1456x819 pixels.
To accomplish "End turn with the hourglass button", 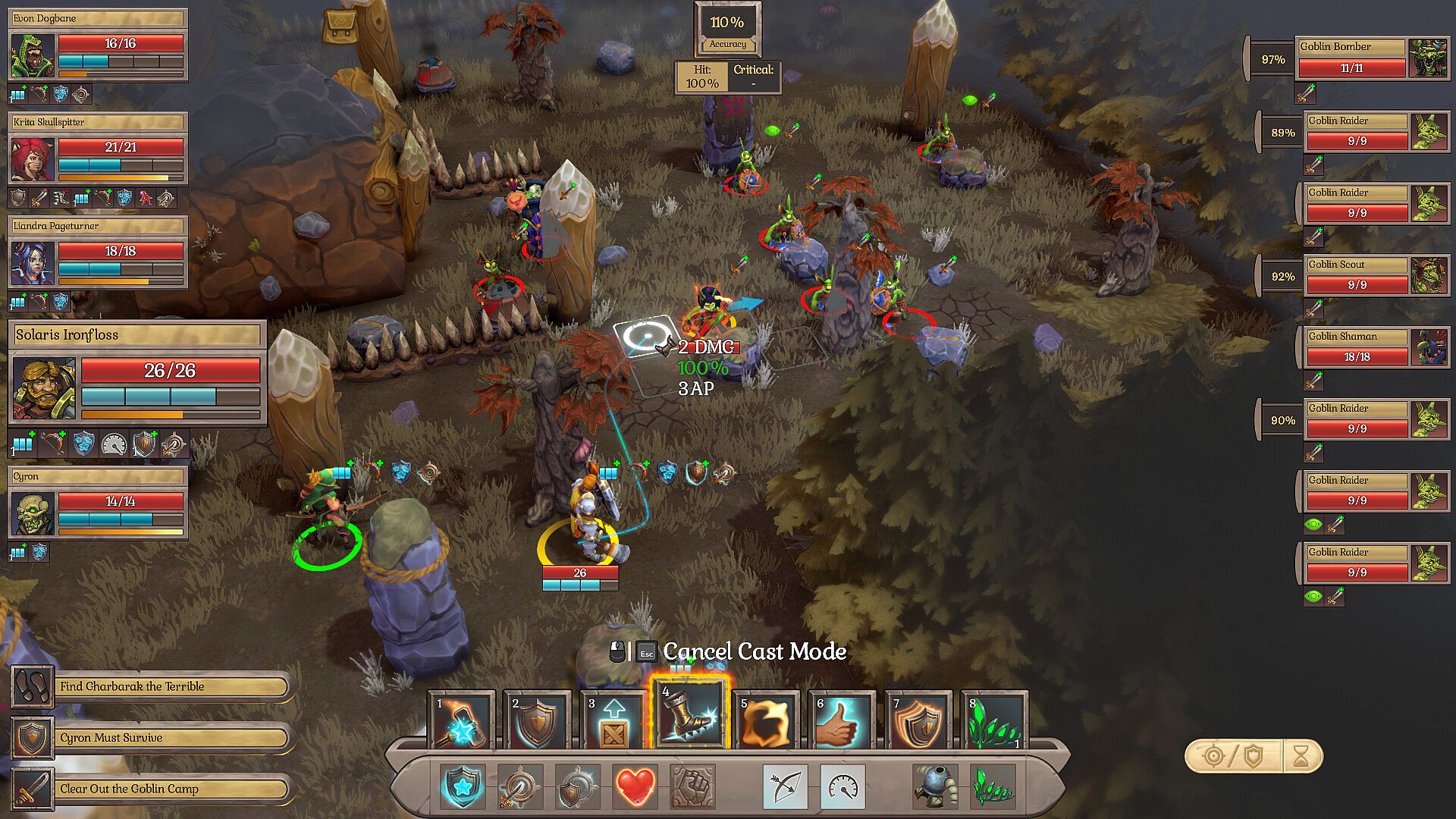I will coord(1301,756).
